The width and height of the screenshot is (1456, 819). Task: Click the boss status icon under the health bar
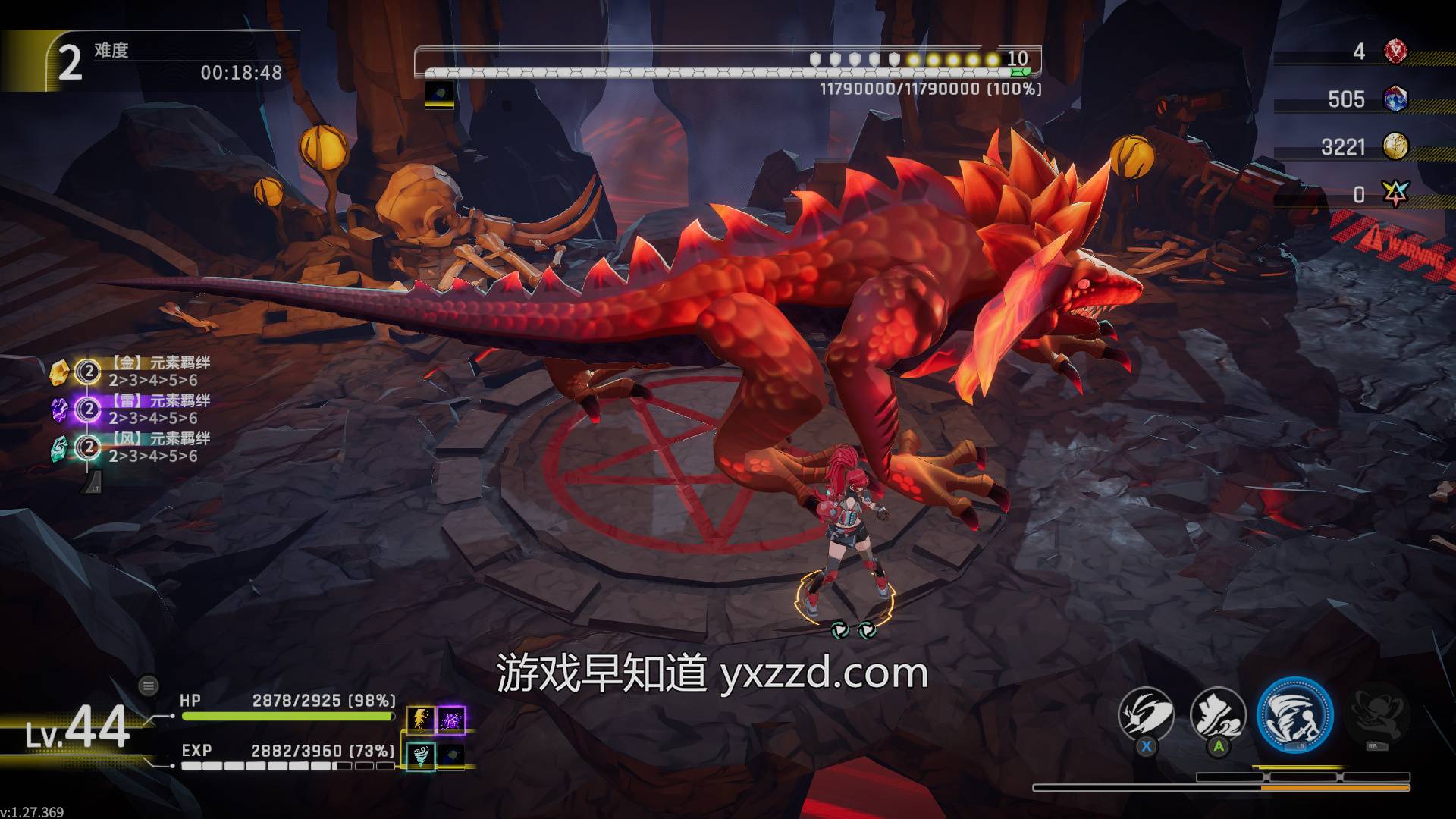click(x=439, y=95)
